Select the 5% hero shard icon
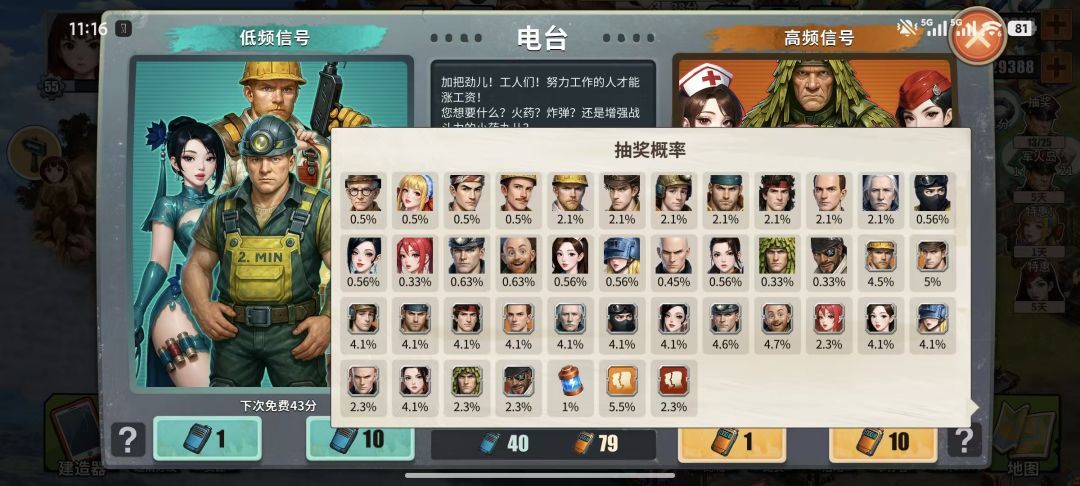The height and width of the screenshot is (486, 1080). [932, 256]
